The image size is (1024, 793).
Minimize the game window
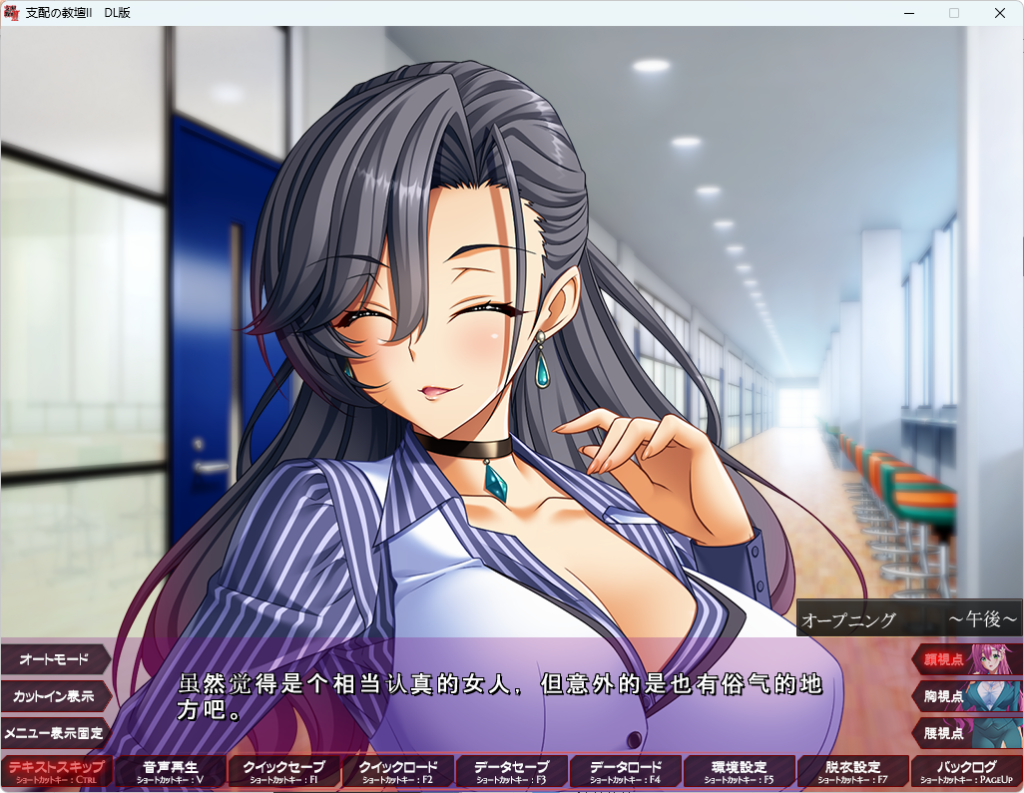point(909,13)
